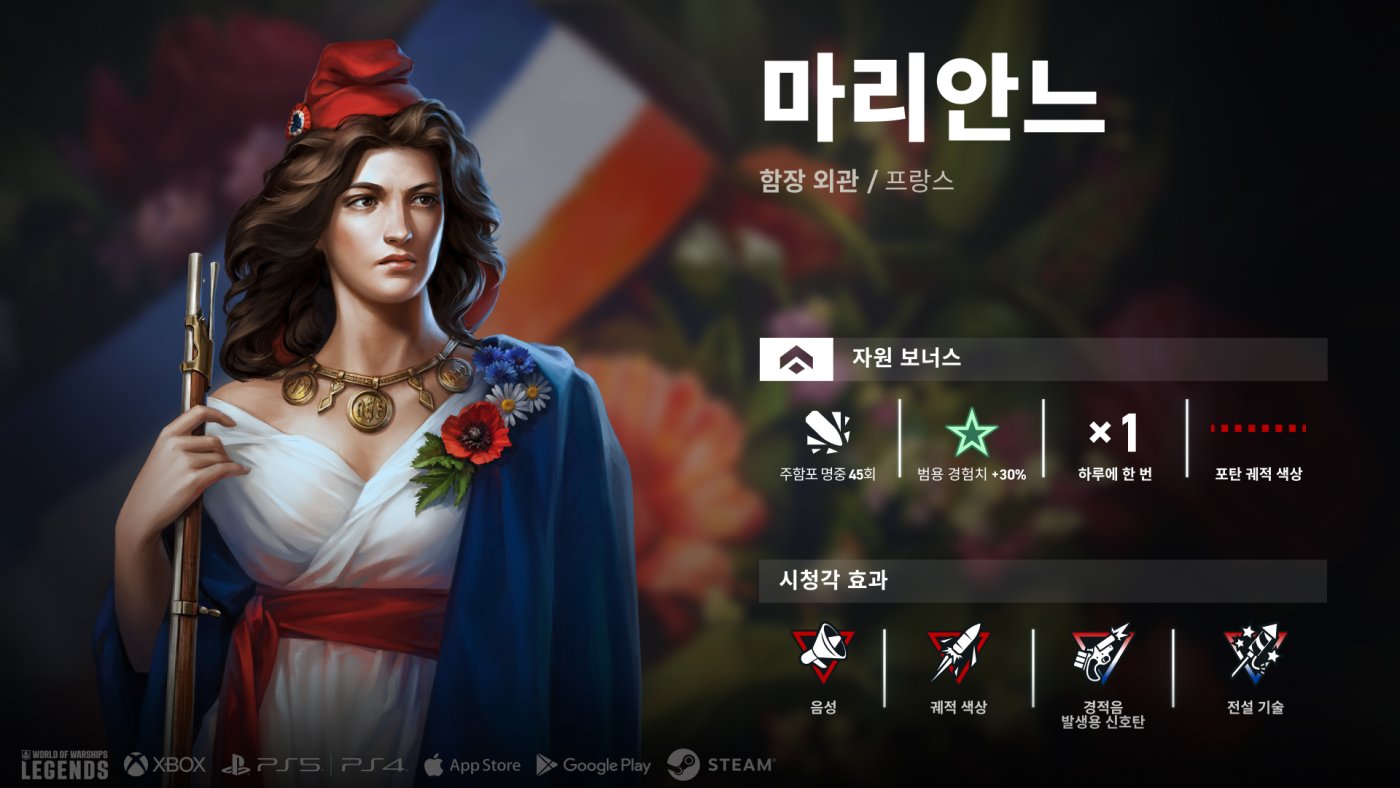Choose the rocket tracer color icon

pos(958,651)
